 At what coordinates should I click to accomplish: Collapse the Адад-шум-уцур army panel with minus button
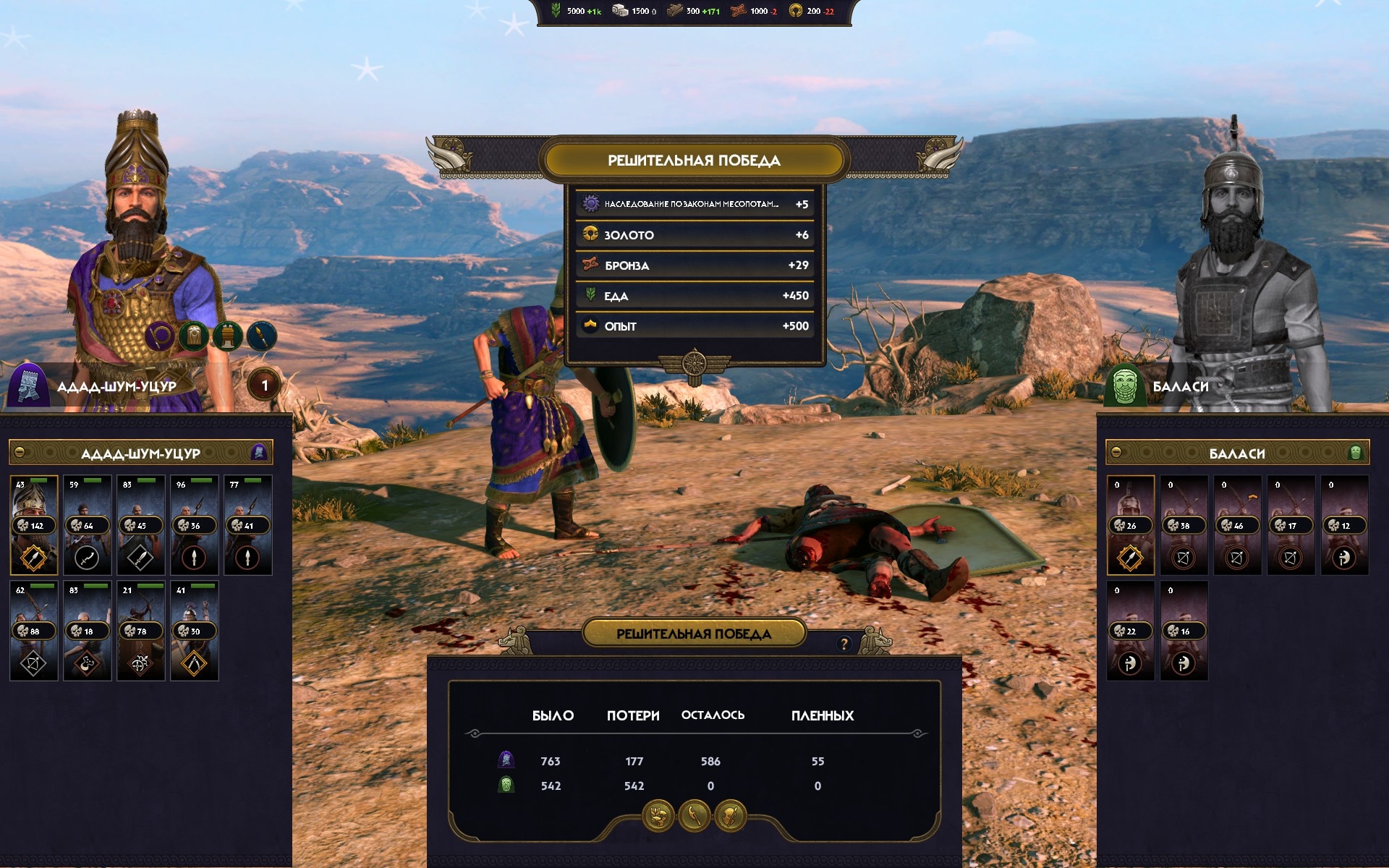pos(20,453)
